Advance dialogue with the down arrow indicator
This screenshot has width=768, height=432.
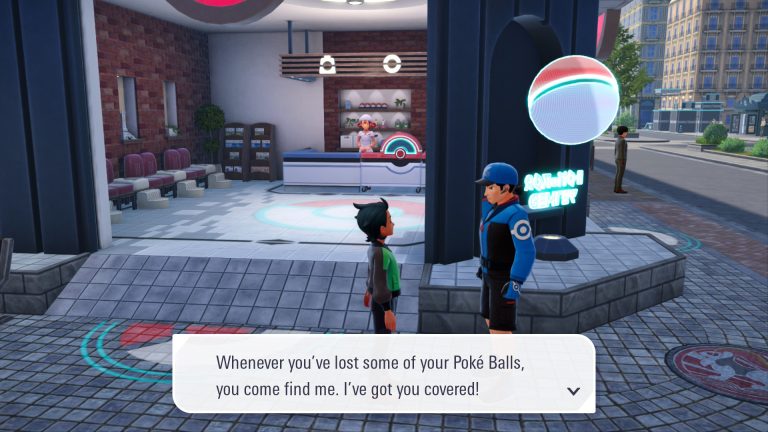[x=573, y=391]
